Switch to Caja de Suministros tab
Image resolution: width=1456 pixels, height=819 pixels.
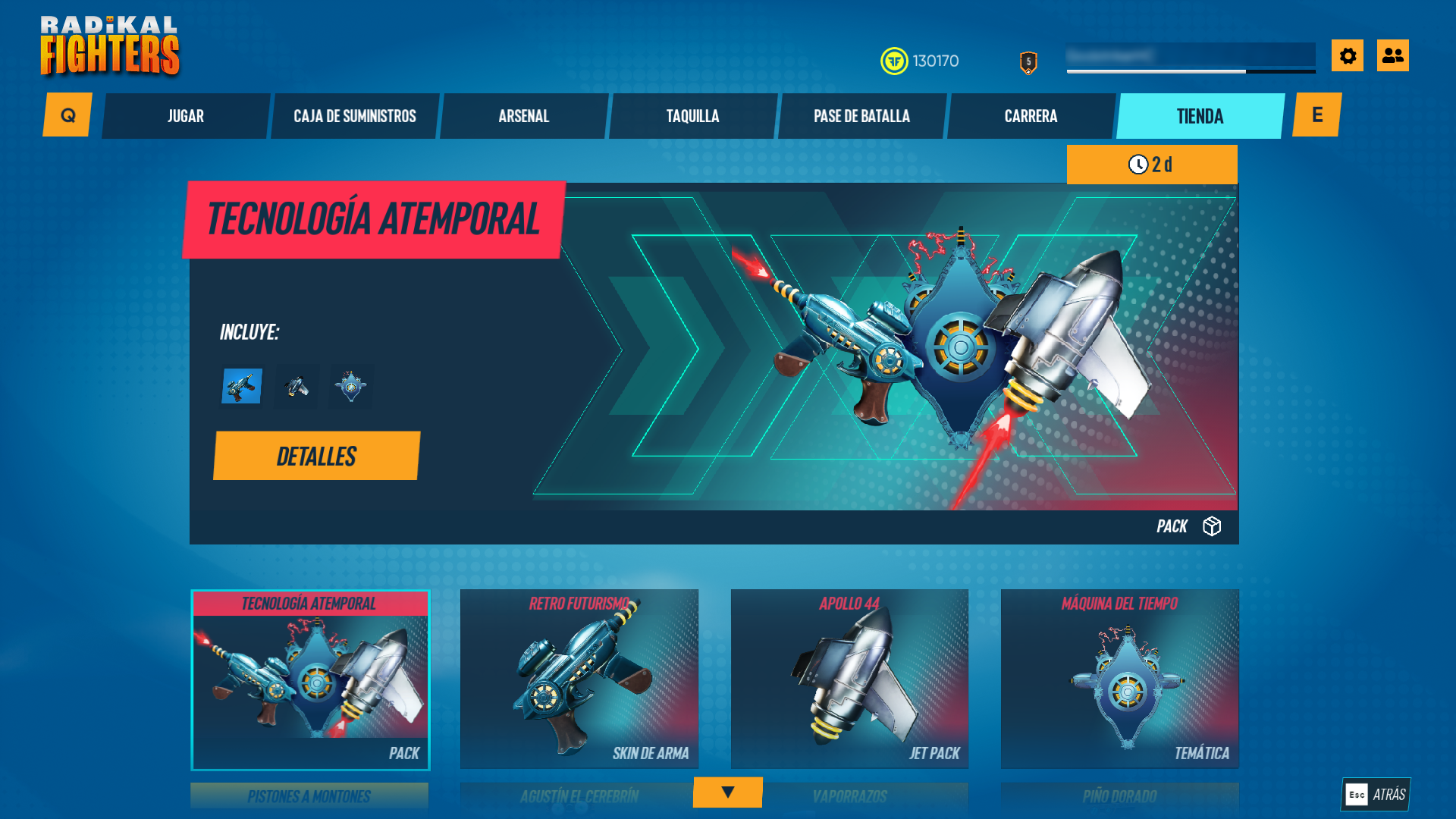[x=355, y=116]
